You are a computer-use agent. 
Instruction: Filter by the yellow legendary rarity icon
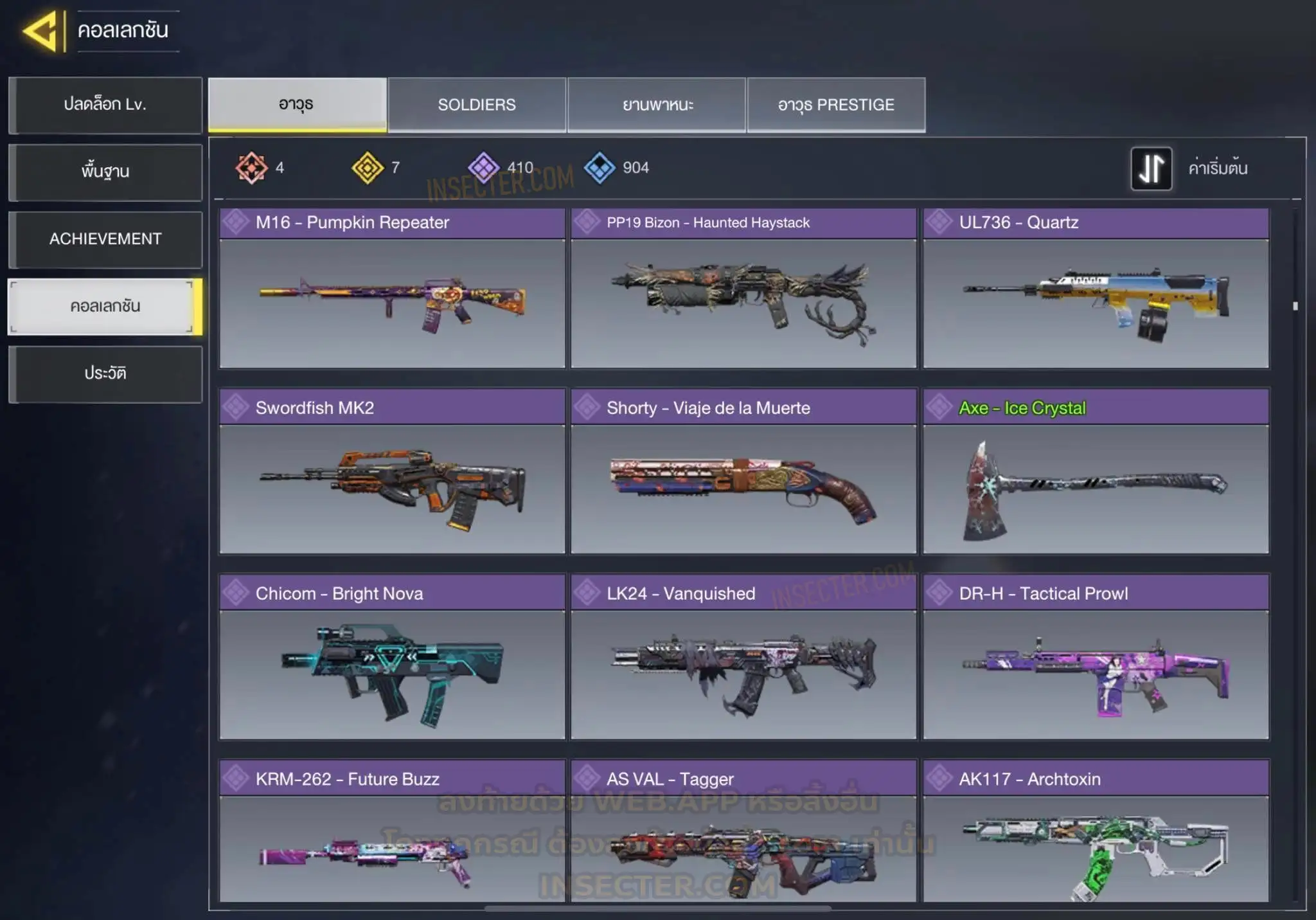tap(368, 168)
